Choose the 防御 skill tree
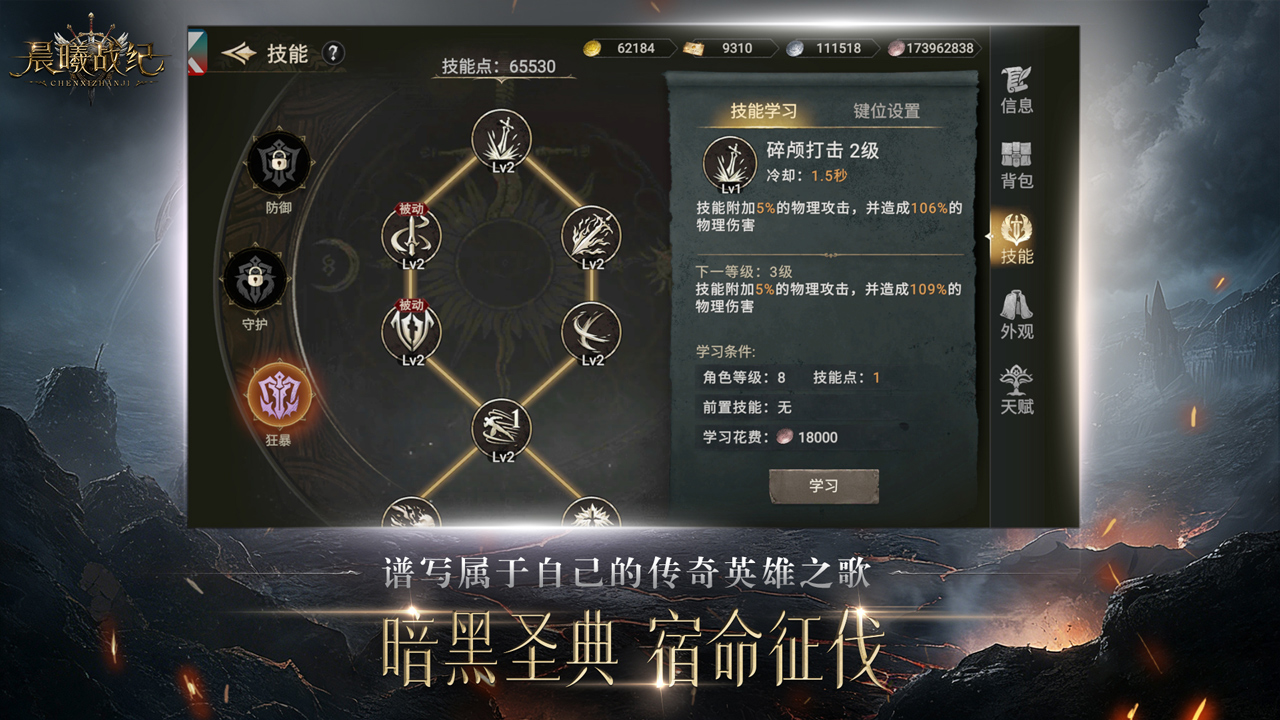1280x720 pixels. [x=279, y=163]
